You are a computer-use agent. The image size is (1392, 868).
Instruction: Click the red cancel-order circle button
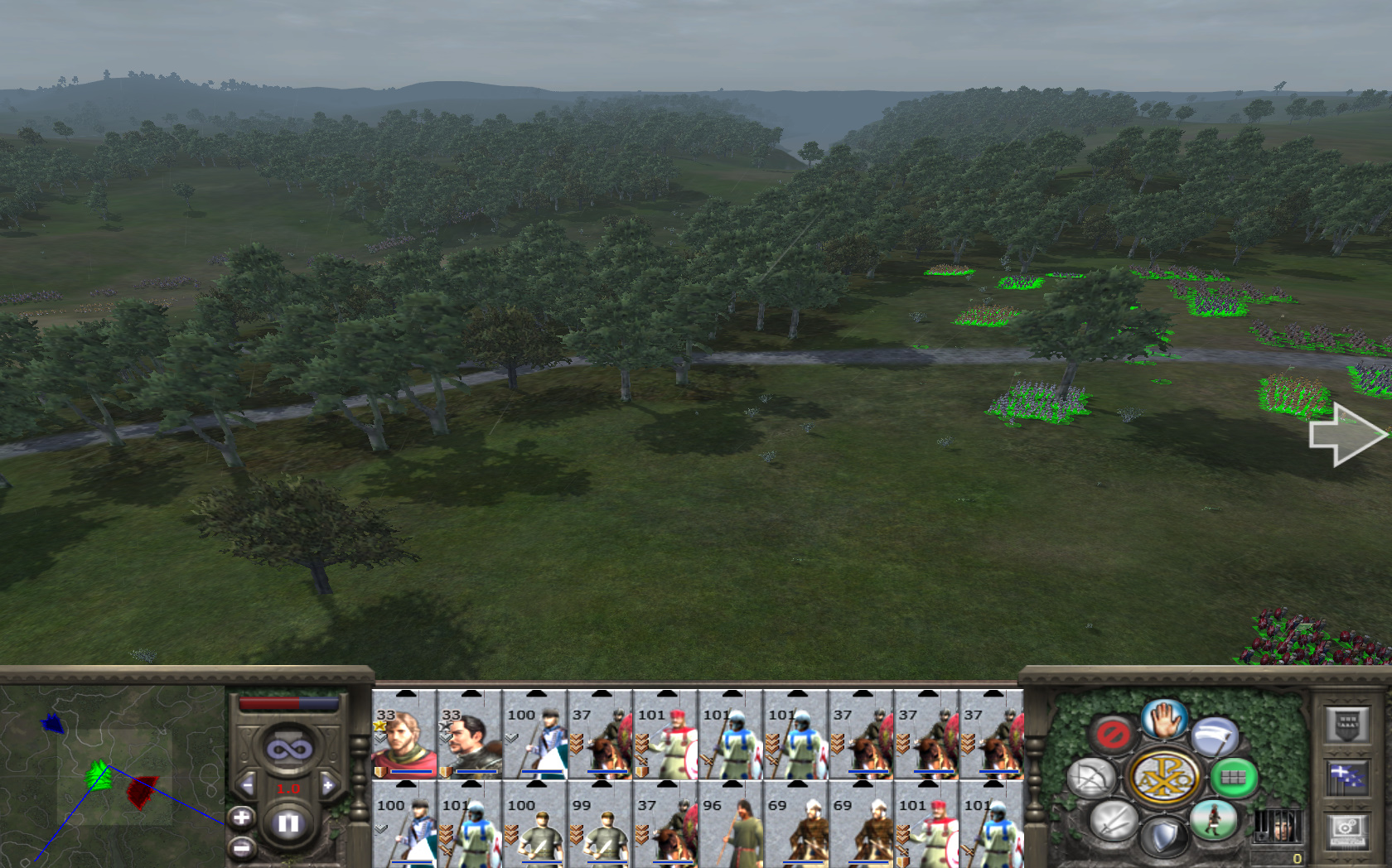pyautogui.click(x=1113, y=734)
